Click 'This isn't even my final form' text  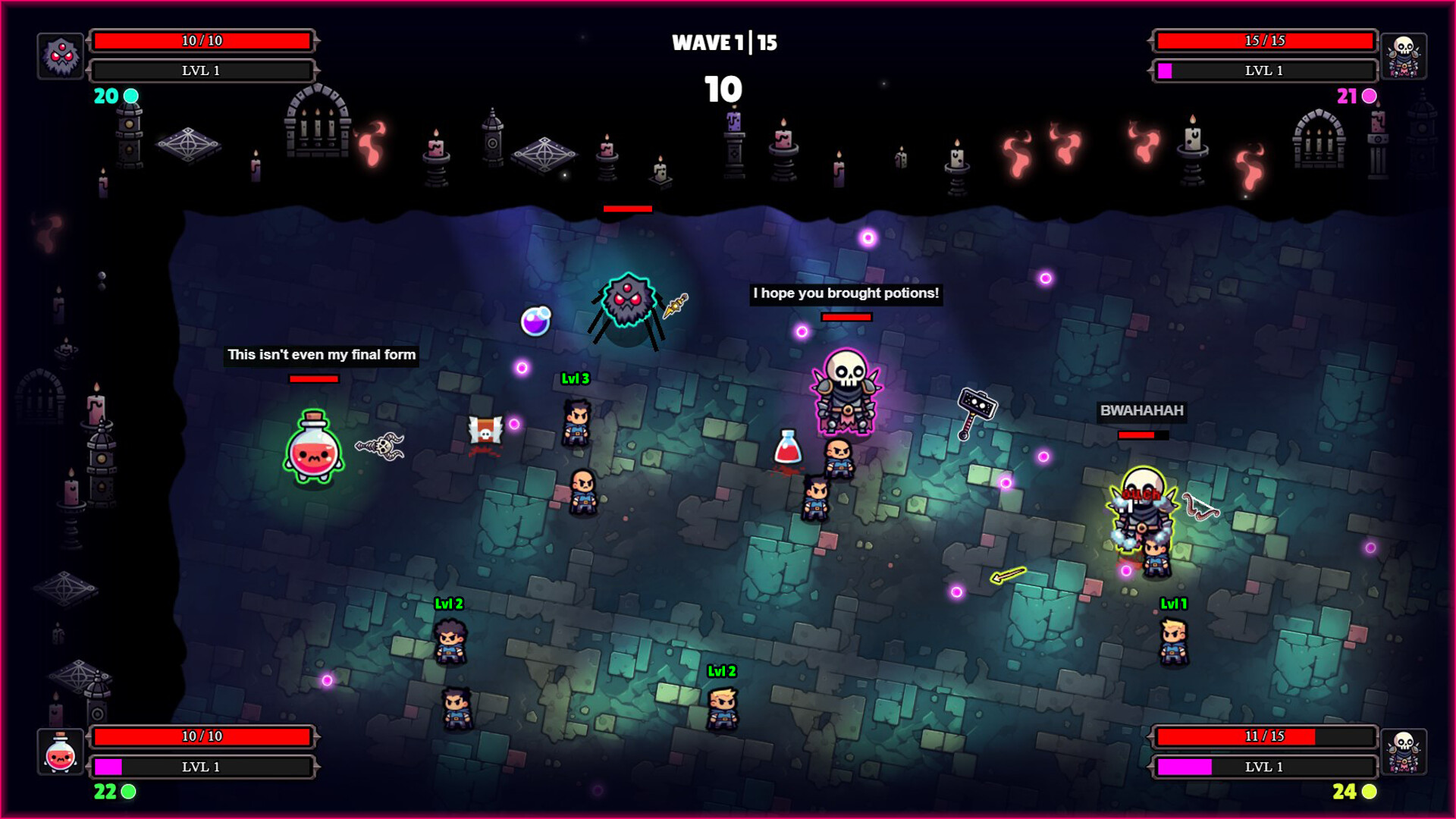pyautogui.click(x=322, y=354)
